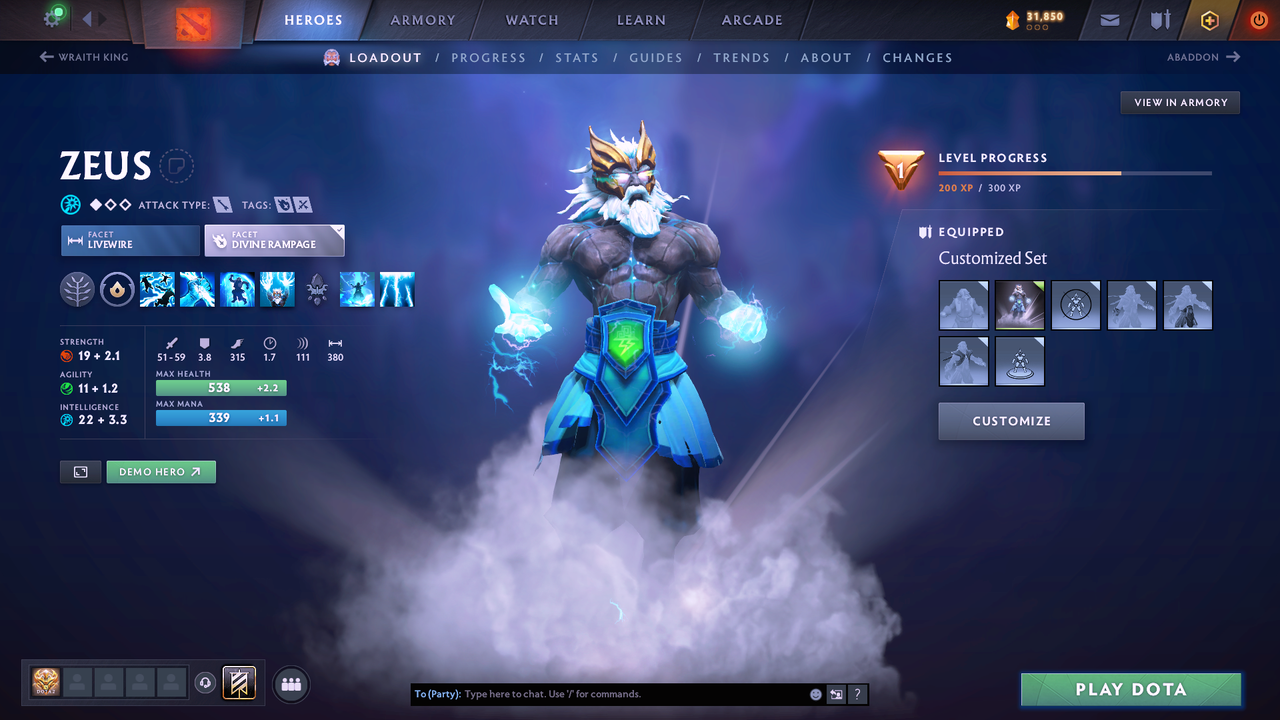
Task: Open the mail inbox icon at top right
Action: (x=1108, y=19)
